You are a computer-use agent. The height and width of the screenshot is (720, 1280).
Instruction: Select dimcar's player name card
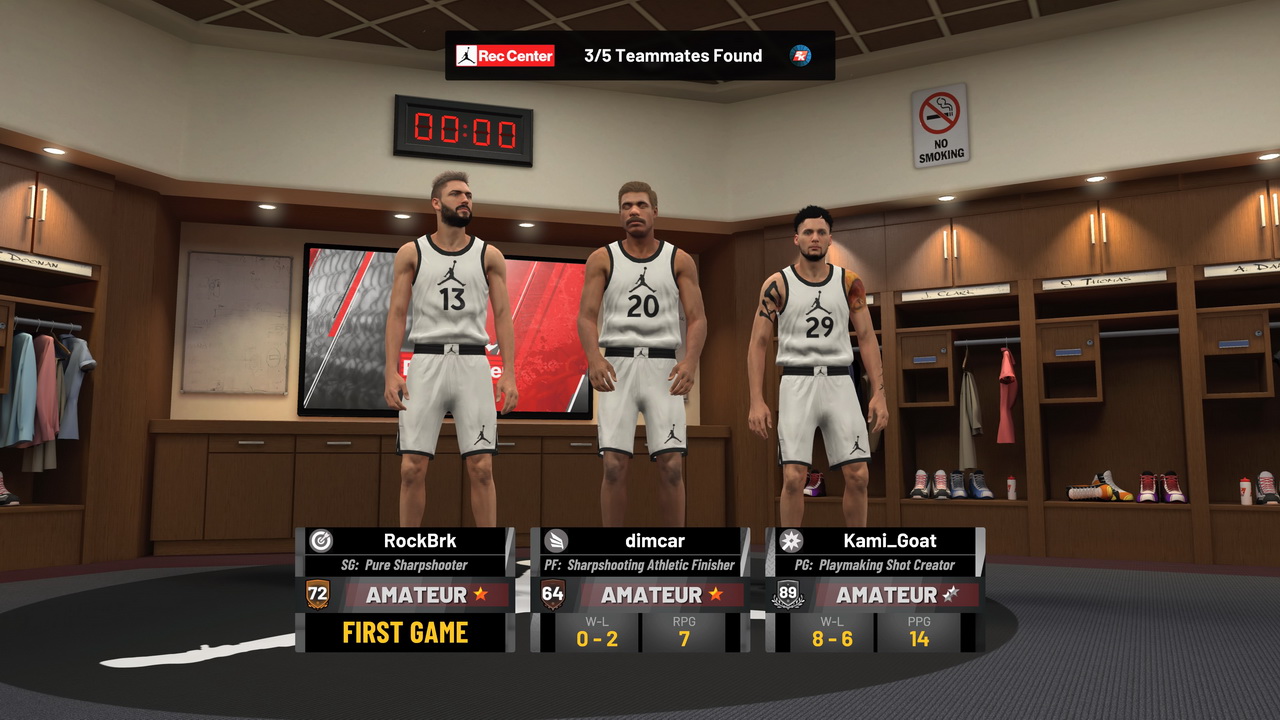coord(655,541)
